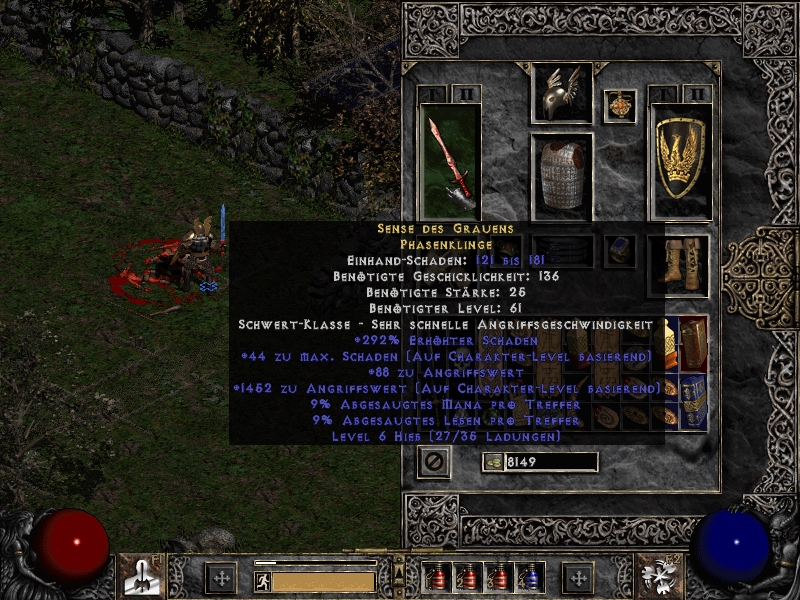Click the winged helmet equipment slot

point(562,95)
